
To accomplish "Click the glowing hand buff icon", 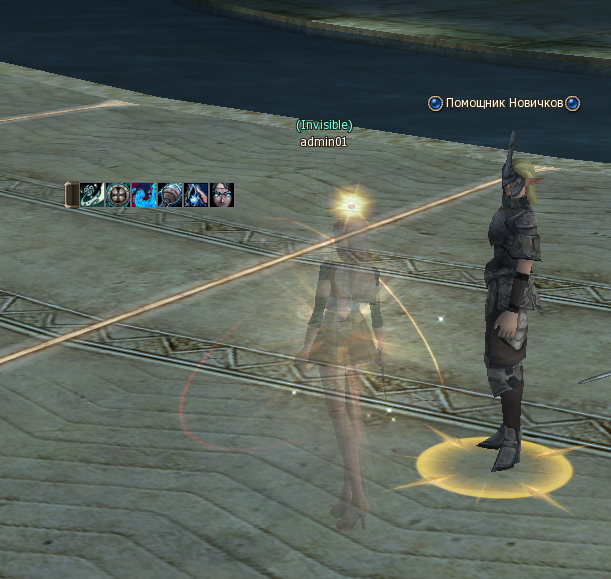I will coord(196,194).
